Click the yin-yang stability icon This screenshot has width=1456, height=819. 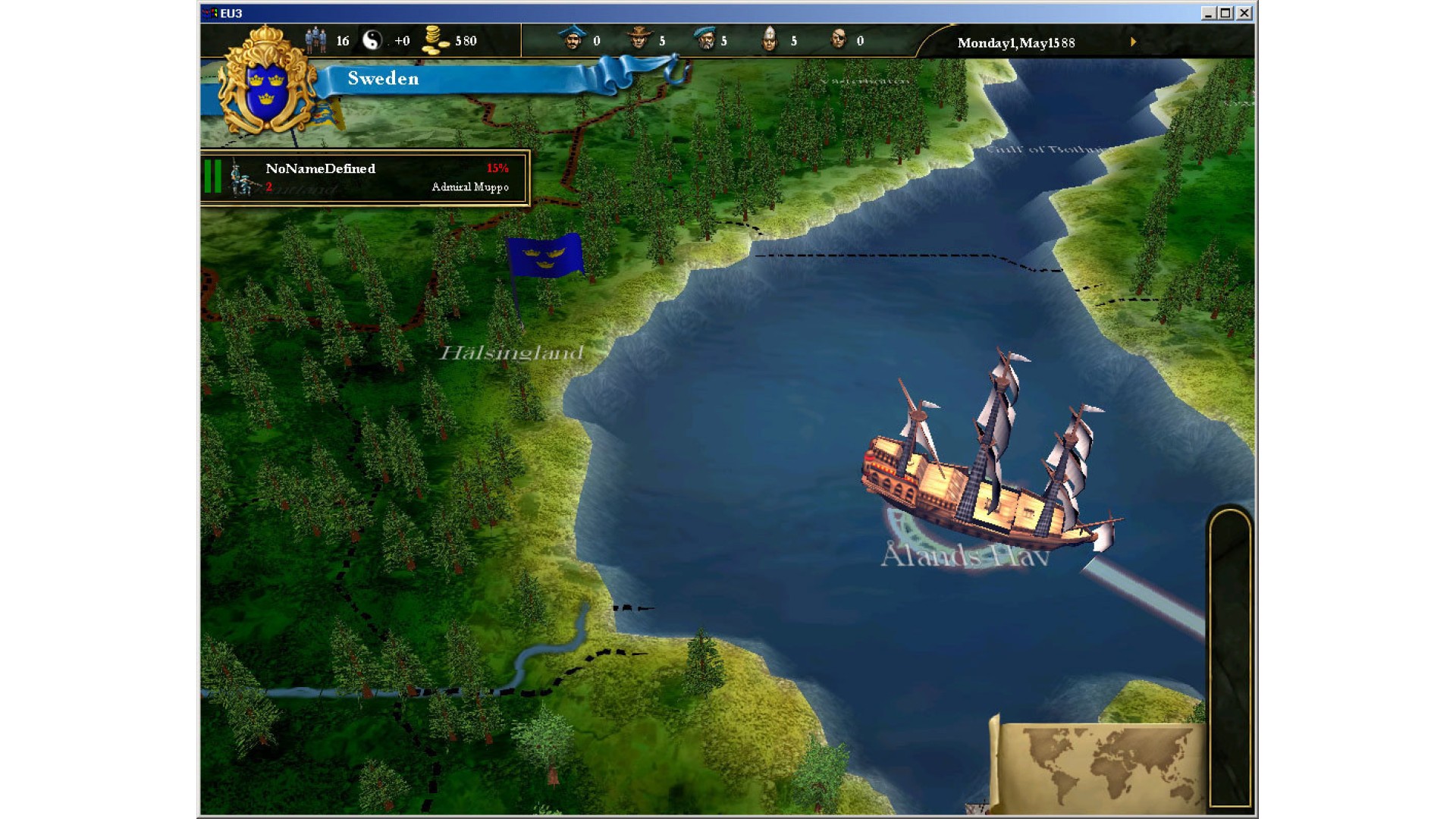[x=372, y=40]
